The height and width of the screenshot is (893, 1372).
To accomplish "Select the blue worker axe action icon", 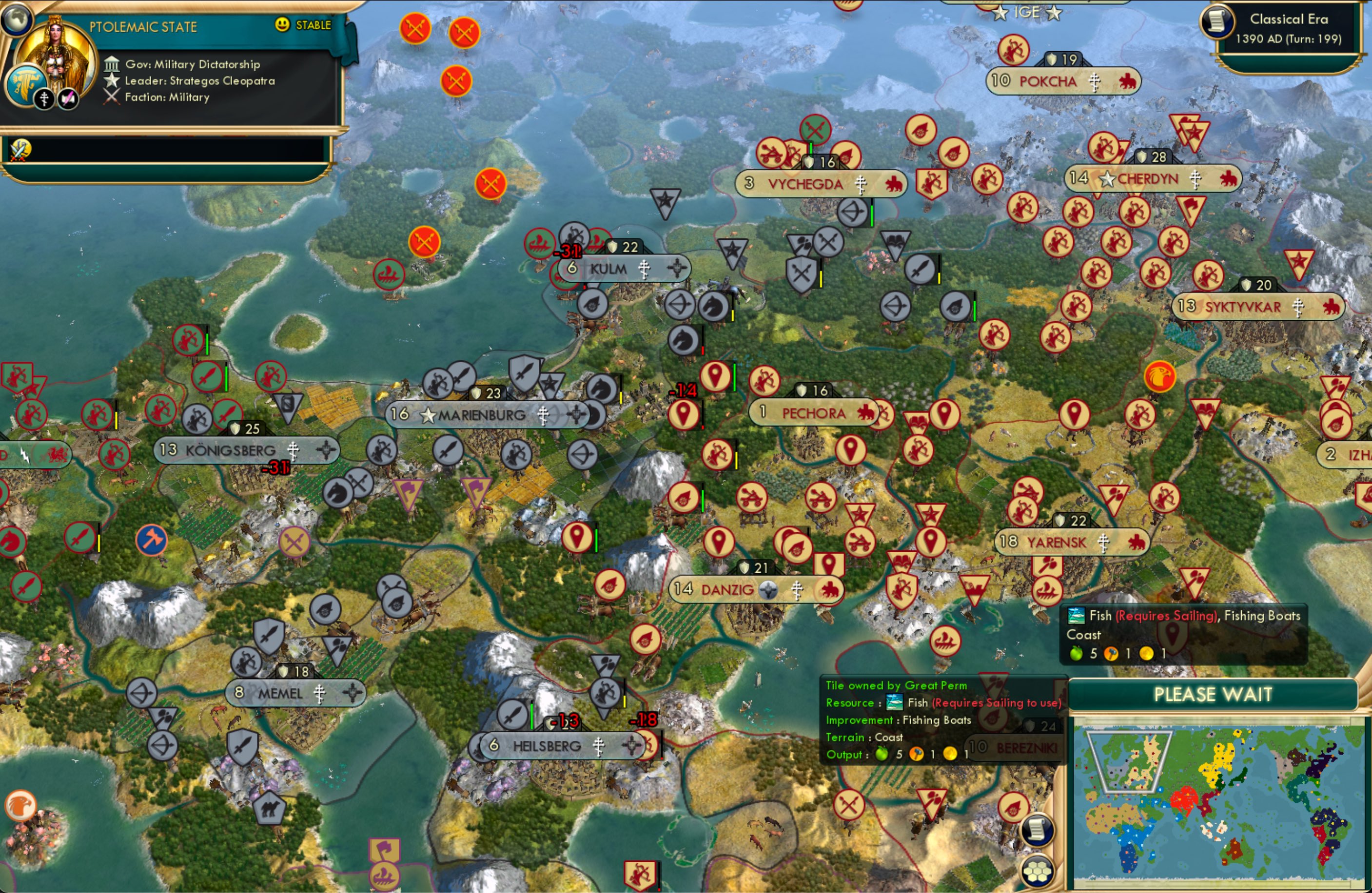I will pyautogui.click(x=152, y=541).
